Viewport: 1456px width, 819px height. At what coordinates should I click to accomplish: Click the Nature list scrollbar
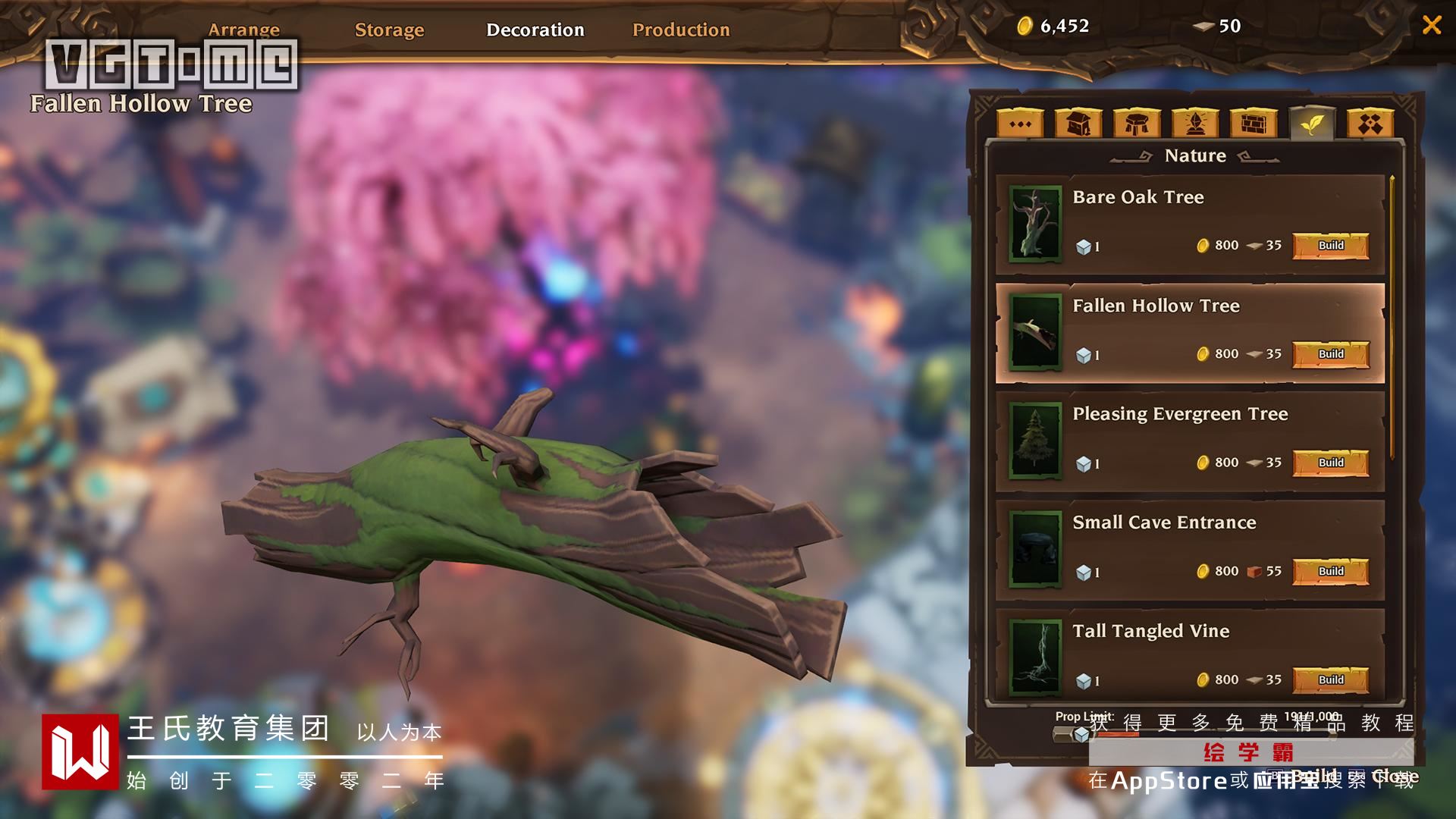tap(1392, 318)
